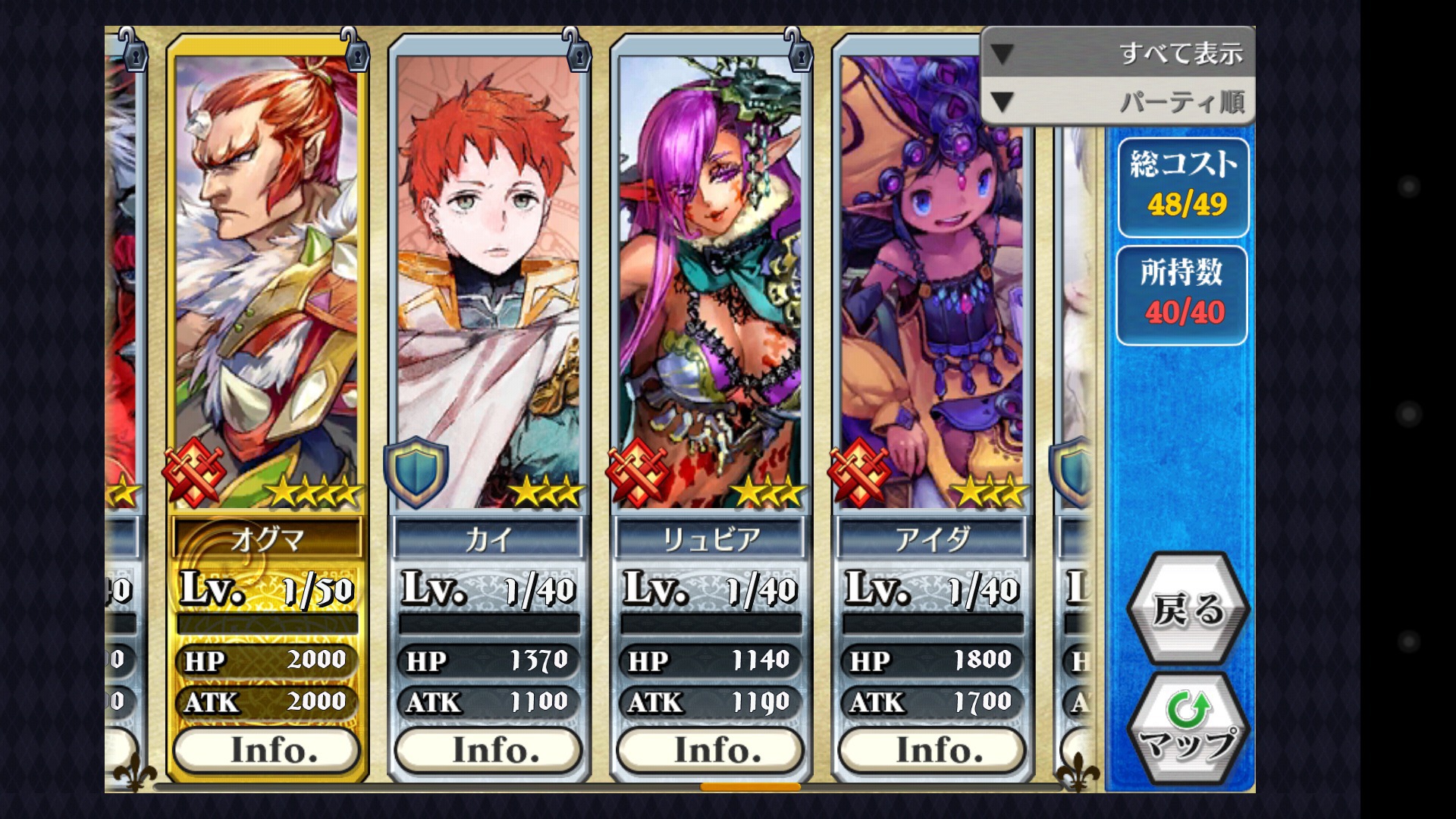Click the orange horizontal scrollbar thumb
The height and width of the screenshot is (819, 1456).
pyautogui.click(x=750, y=786)
